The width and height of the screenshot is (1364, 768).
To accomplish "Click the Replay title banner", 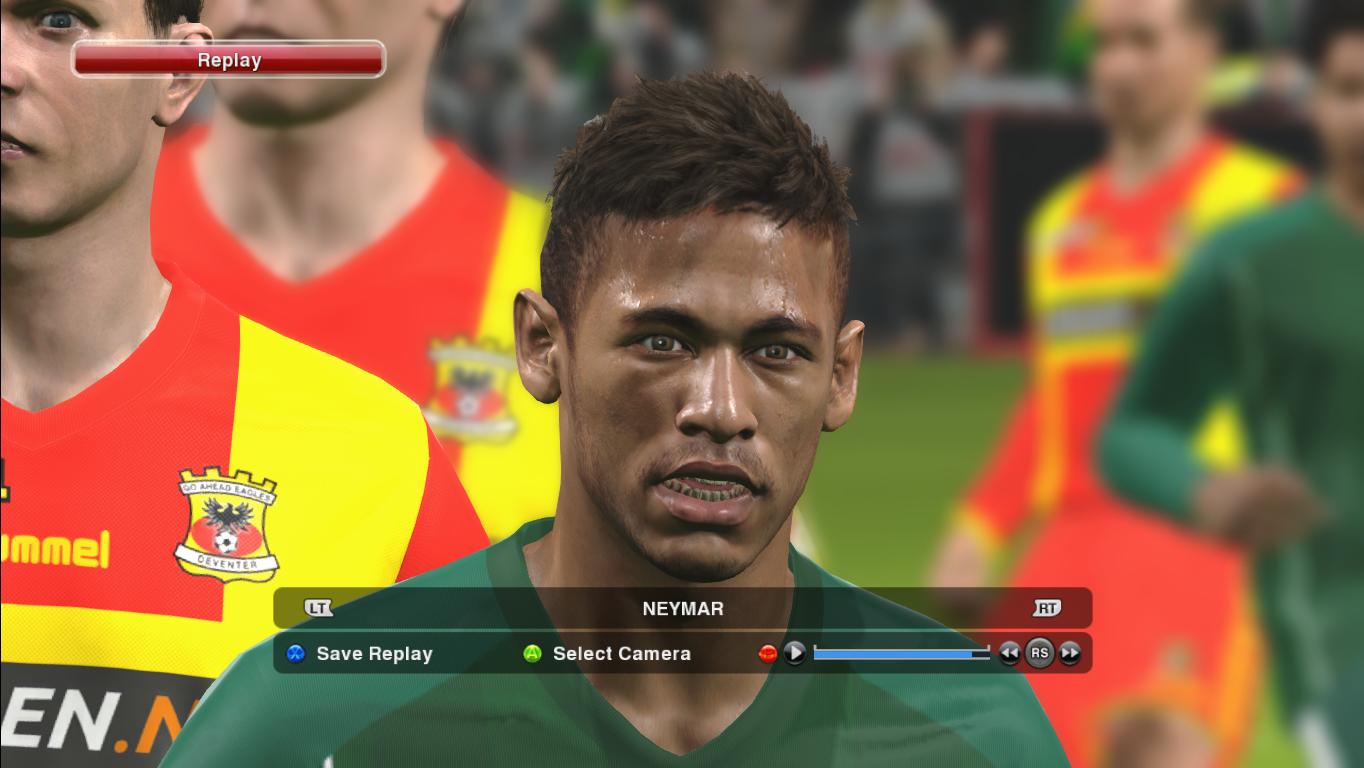I will (227, 59).
